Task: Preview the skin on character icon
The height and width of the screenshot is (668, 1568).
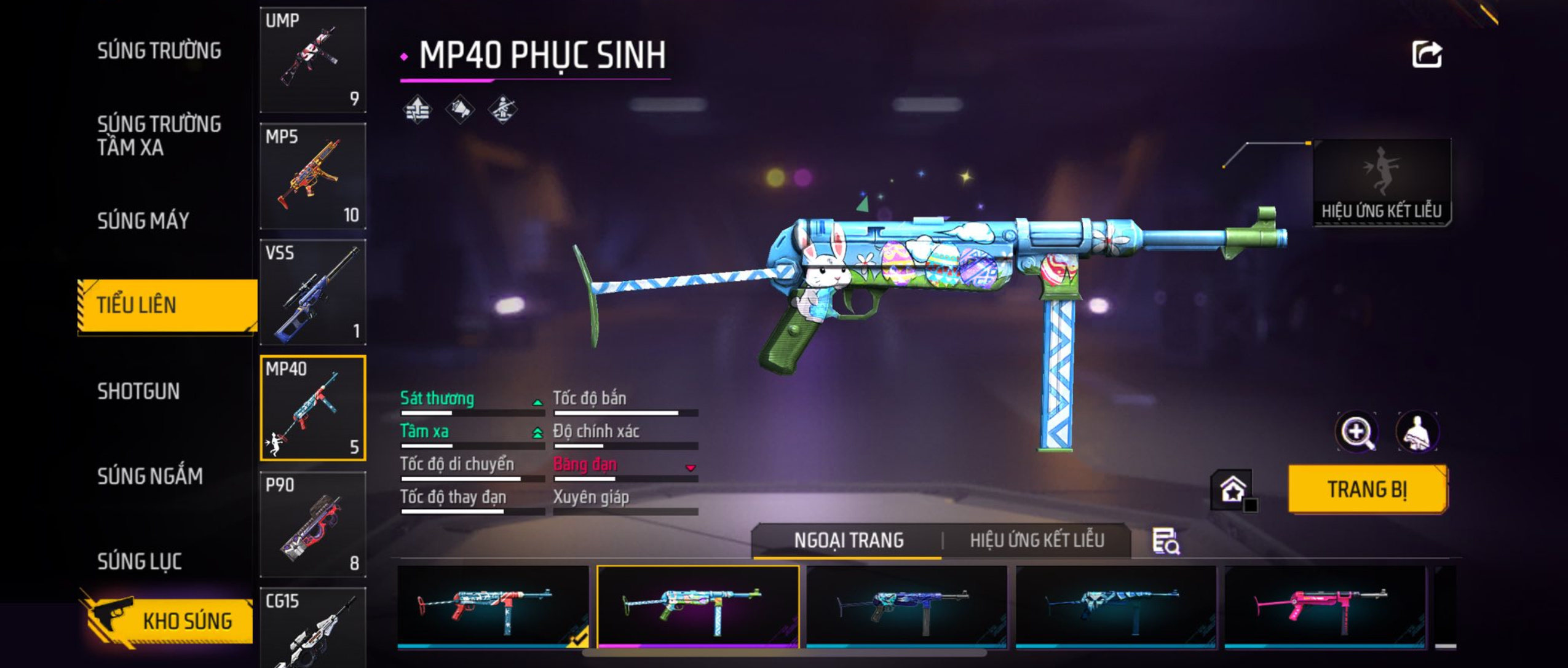Action: 1417,431
